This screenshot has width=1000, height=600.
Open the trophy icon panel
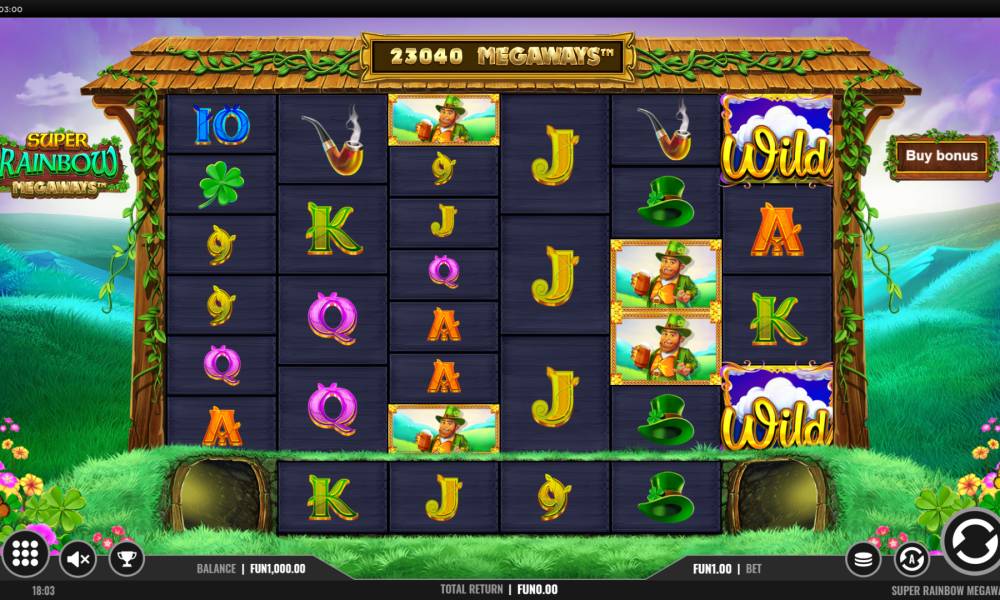click(x=126, y=558)
